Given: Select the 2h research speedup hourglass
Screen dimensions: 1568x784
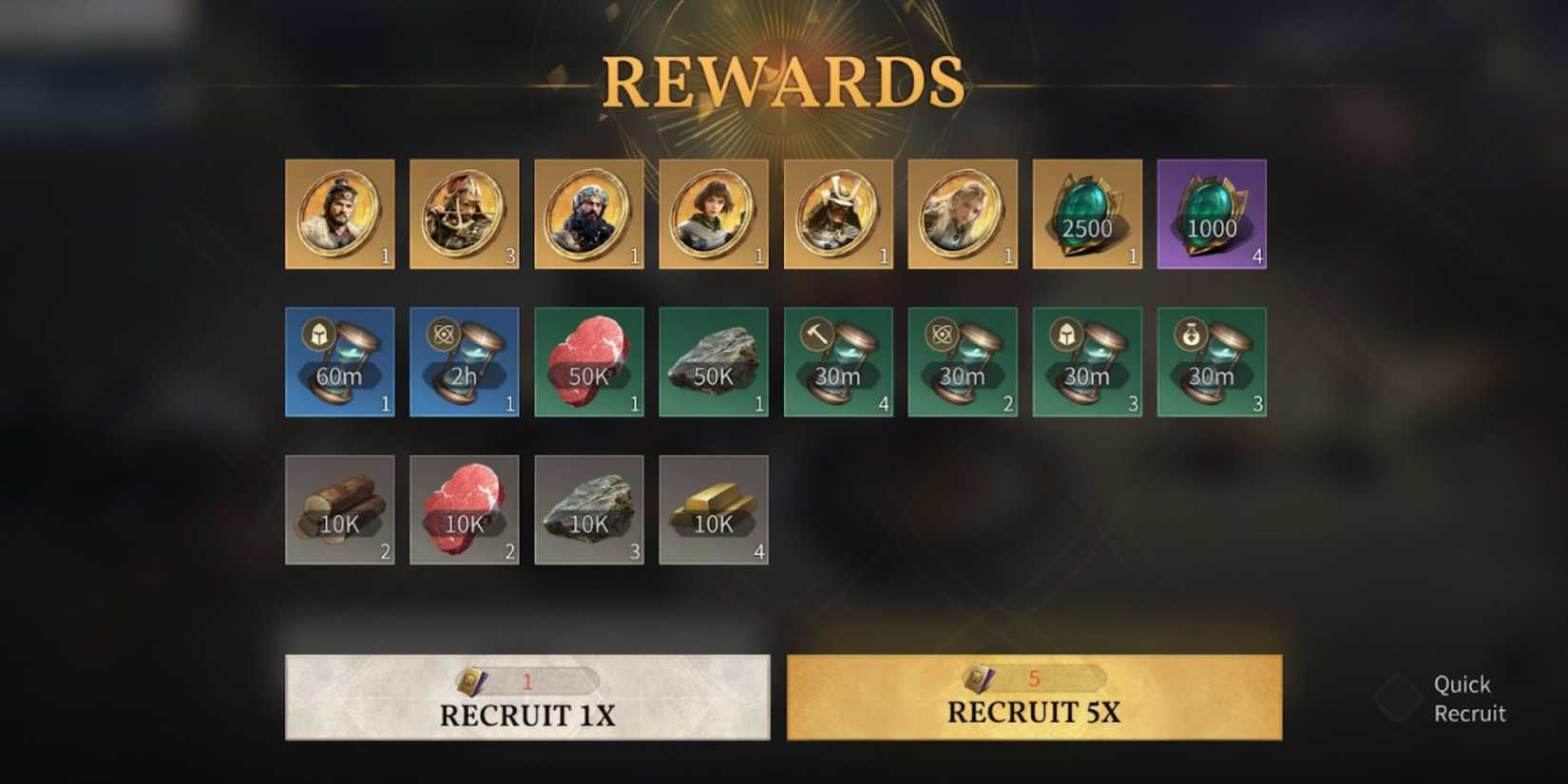Looking at the screenshot, I should pos(464,363).
